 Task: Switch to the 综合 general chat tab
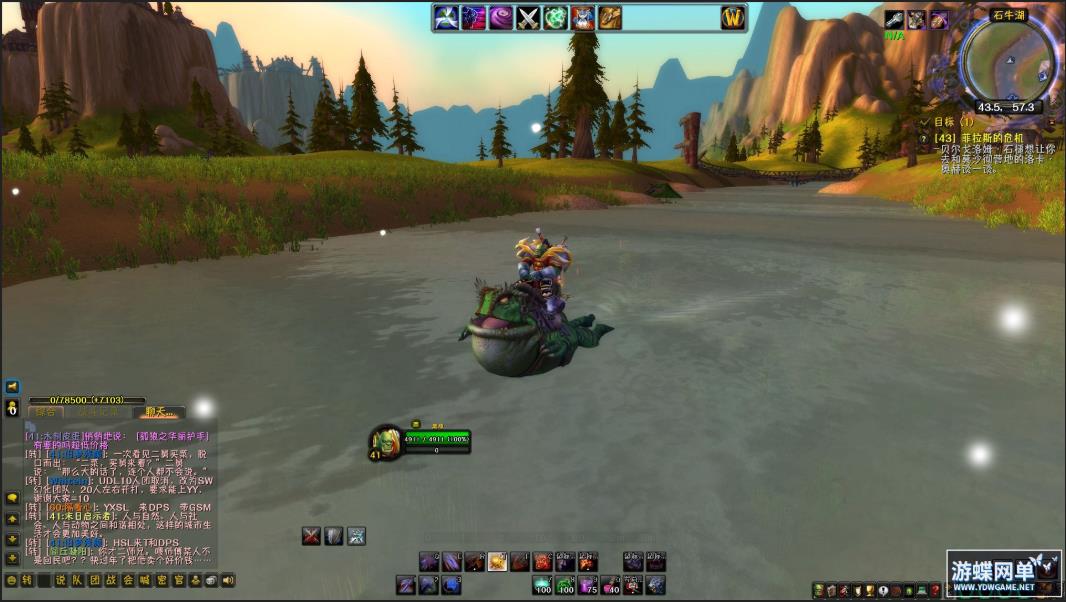coord(44,412)
